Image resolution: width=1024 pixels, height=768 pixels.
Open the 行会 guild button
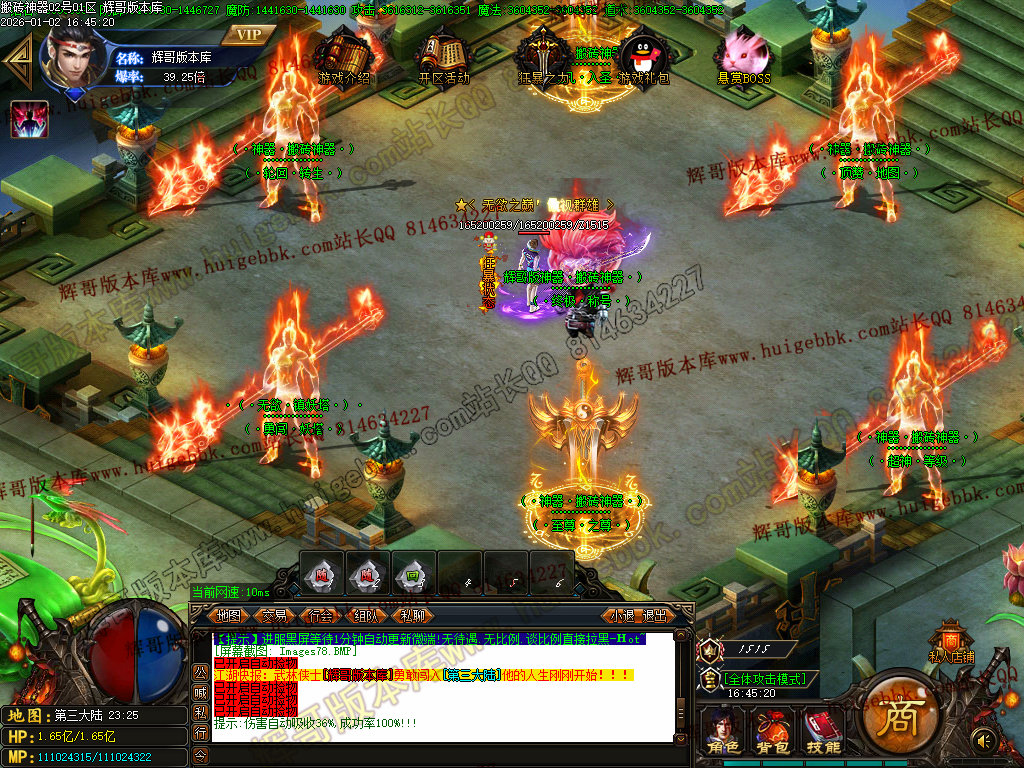(320, 616)
